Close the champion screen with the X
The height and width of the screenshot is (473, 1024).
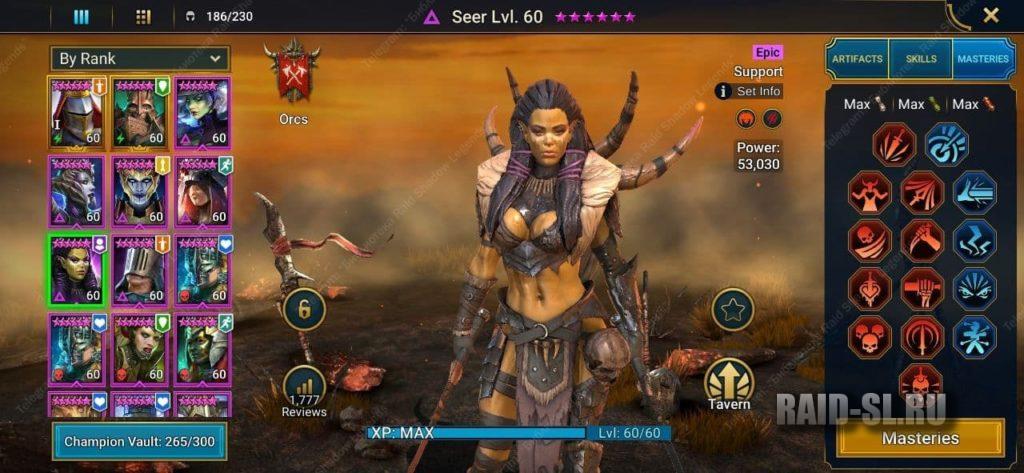(990, 15)
